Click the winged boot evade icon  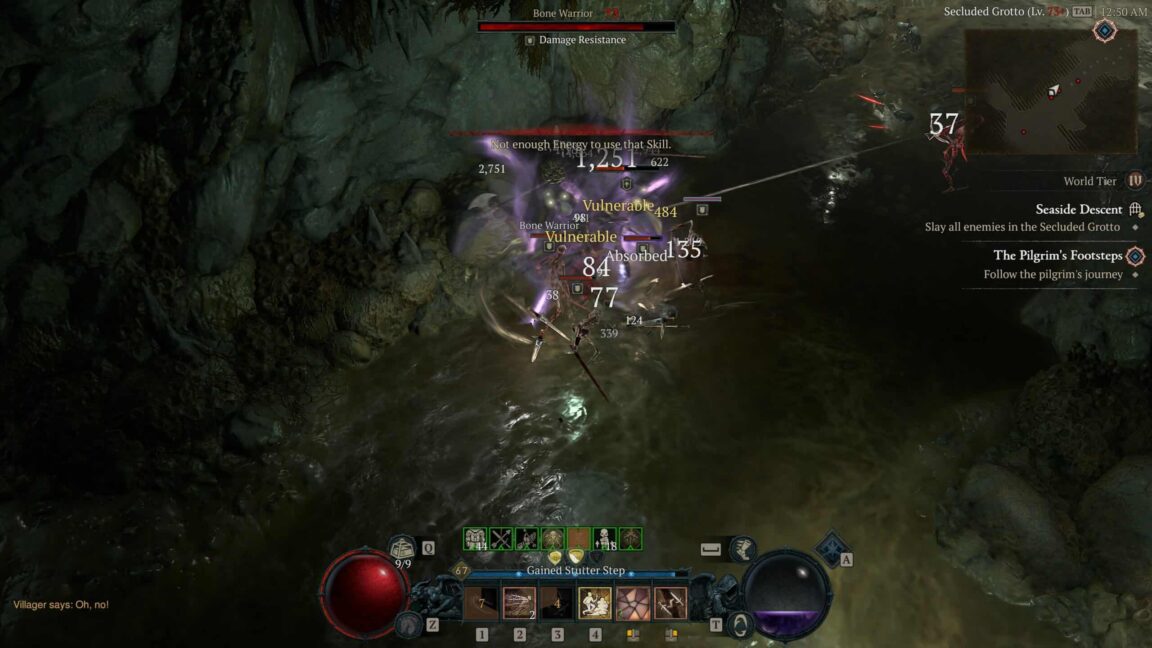coord(743,549)
